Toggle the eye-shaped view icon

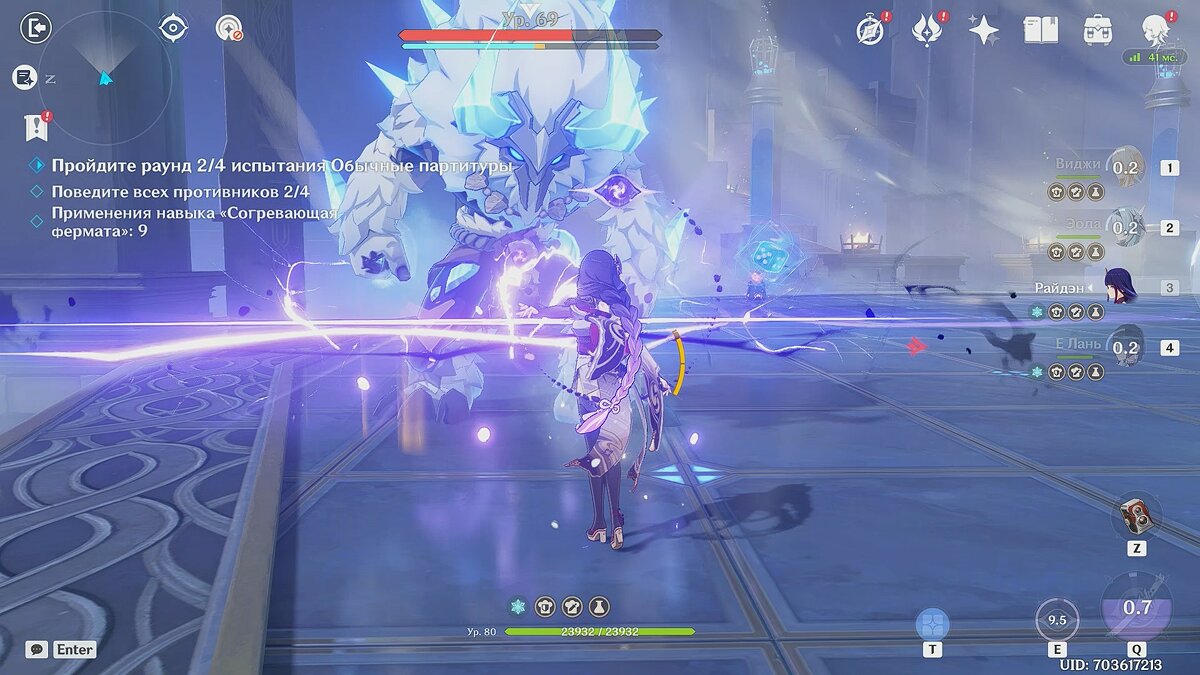coord(173,28)
